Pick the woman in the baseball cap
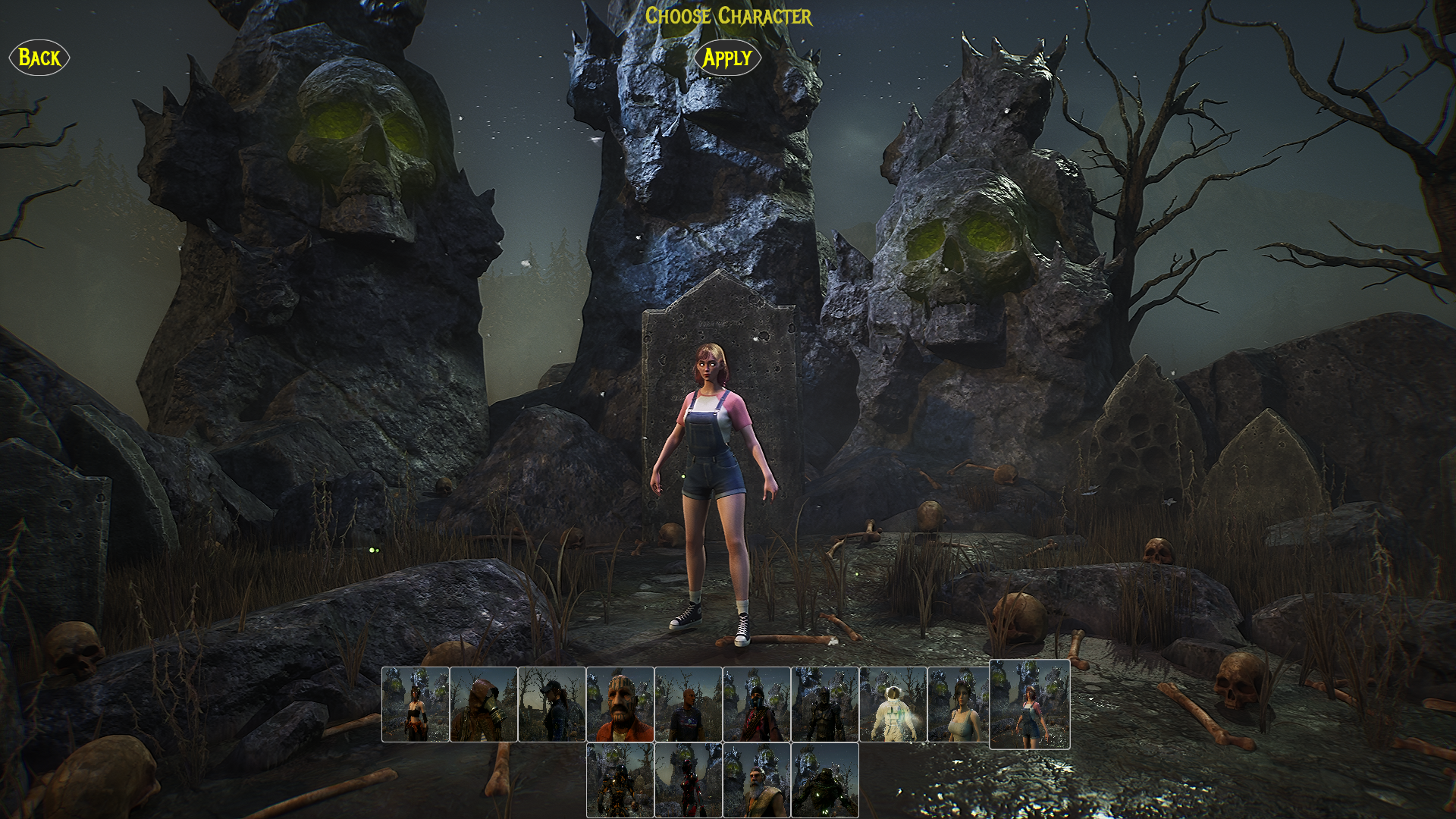This screenshot has width=1456, height=819. coord(551,704)
